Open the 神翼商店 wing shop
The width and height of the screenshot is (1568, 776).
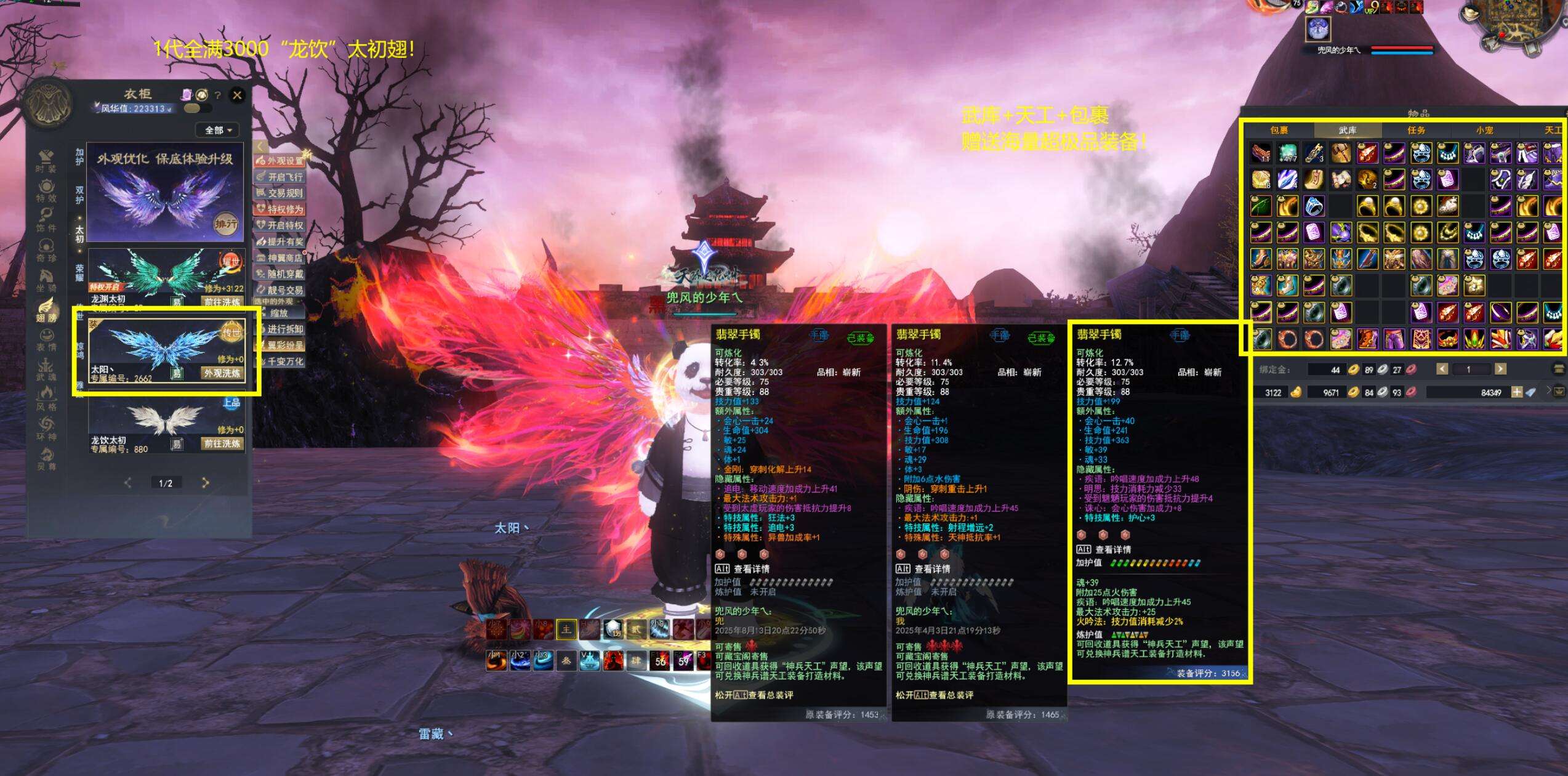pos(280,257)
